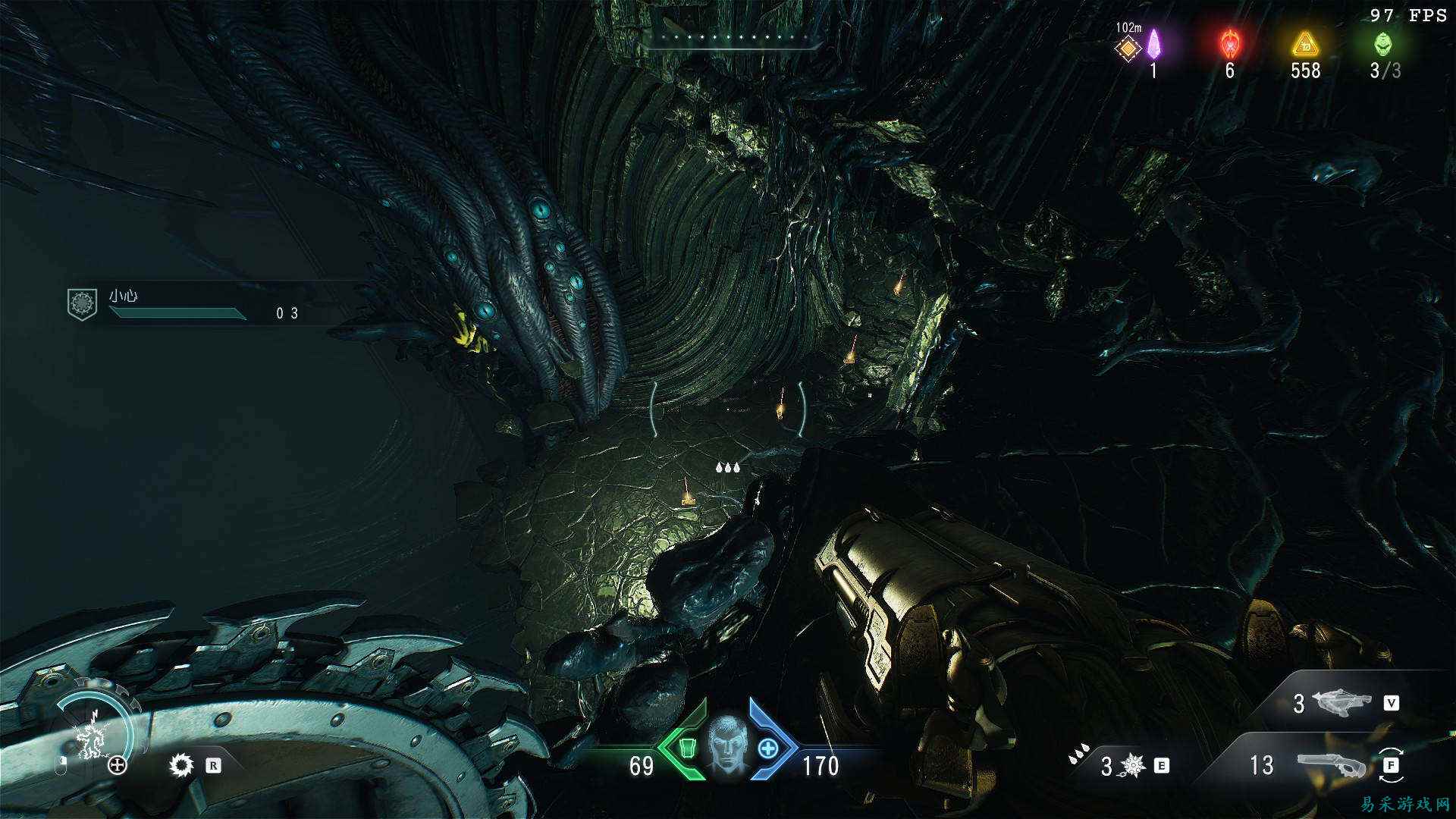Click the blue health plus icon
Screen dimensions: 1456x819
[769, 748]
